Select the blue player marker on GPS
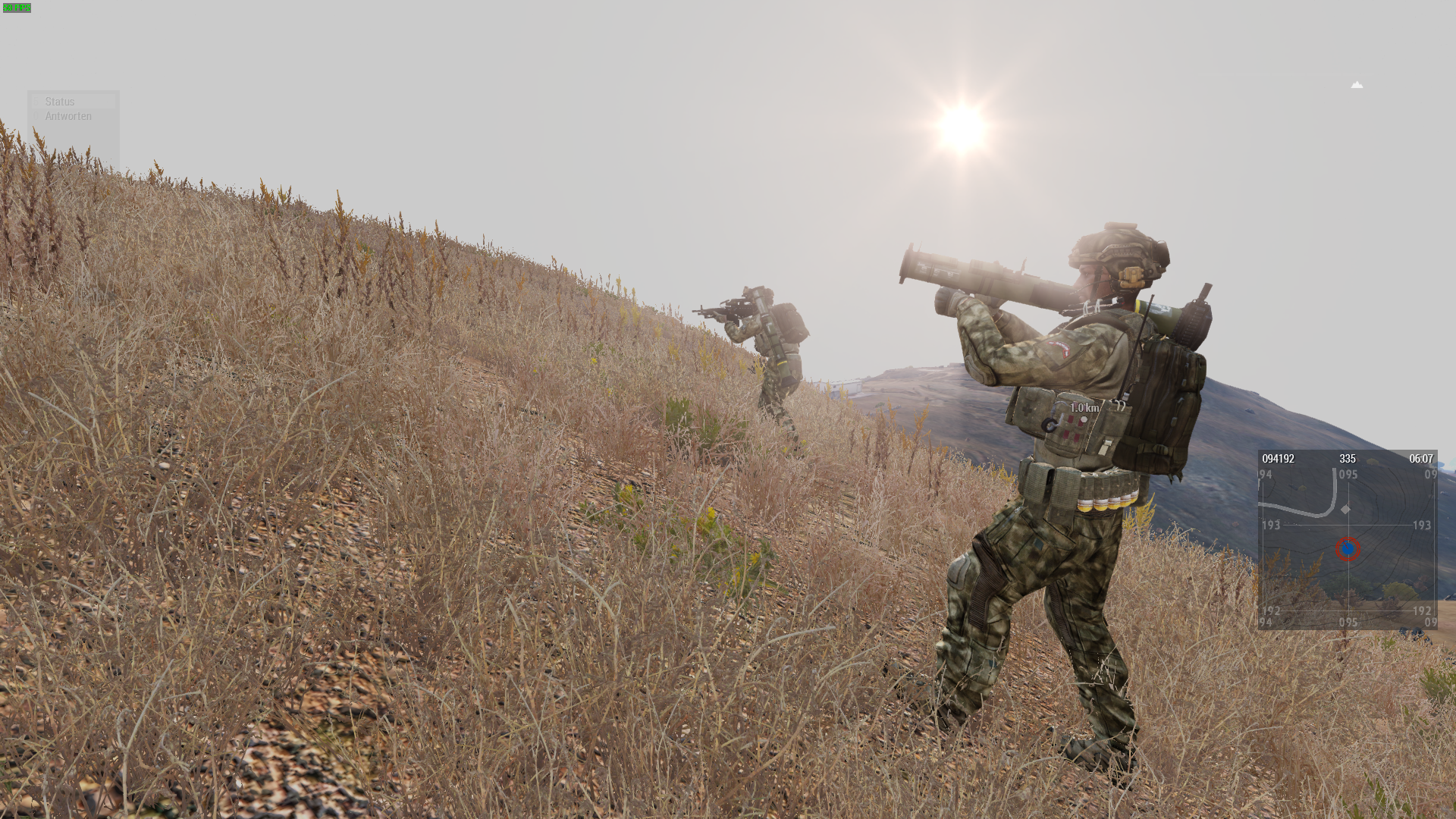 click(x=1348, y=548)
